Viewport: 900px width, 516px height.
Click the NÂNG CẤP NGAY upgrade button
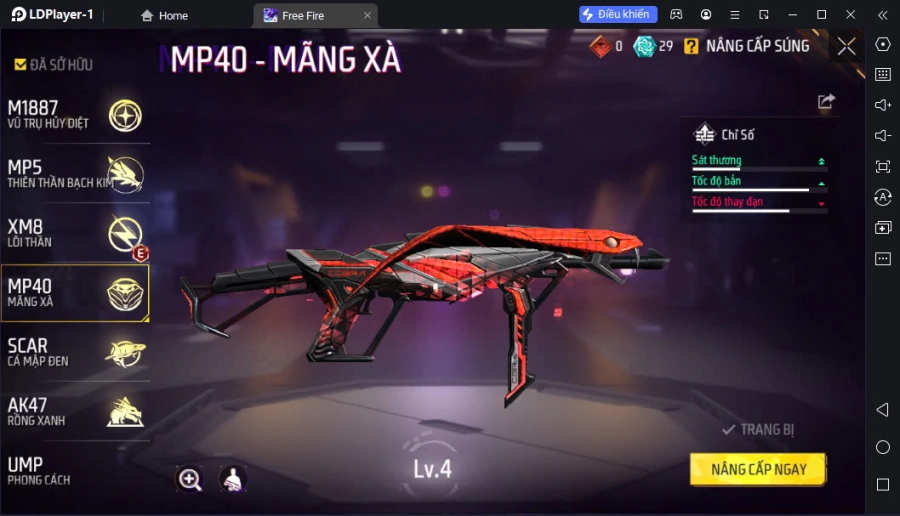[x=759, y=469]
